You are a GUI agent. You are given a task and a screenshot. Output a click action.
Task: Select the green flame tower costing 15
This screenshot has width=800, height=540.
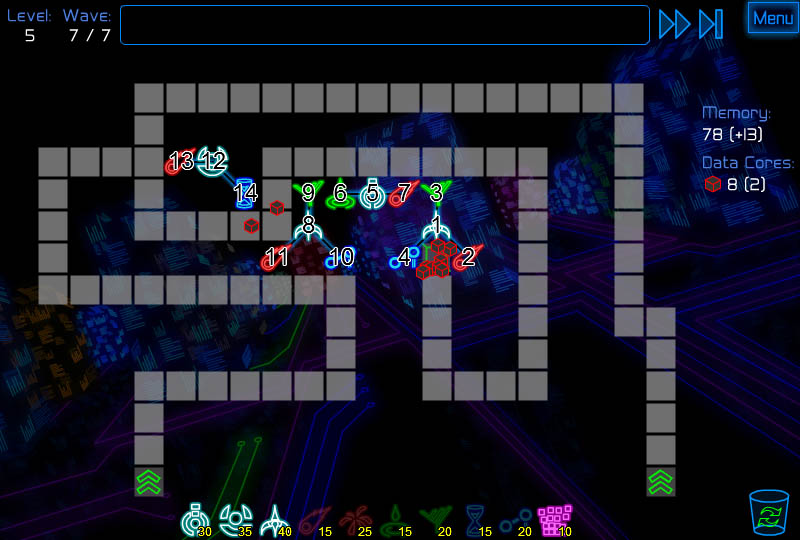(393, 520)
